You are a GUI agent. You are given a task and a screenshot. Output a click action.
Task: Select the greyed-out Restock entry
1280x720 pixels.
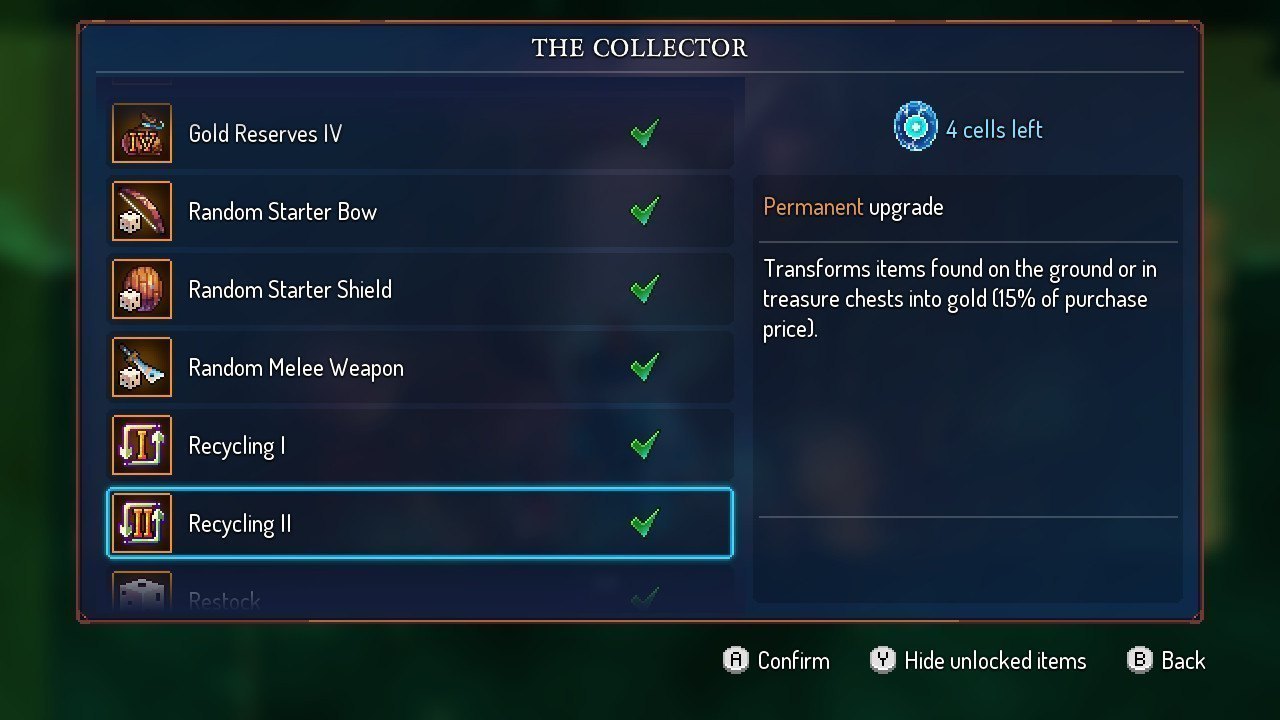pos(419,598)
